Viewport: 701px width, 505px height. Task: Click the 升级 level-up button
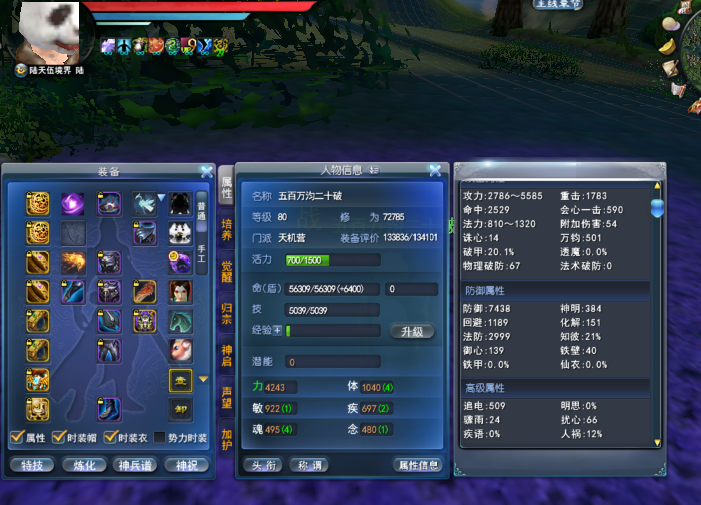tap(411, 331)
